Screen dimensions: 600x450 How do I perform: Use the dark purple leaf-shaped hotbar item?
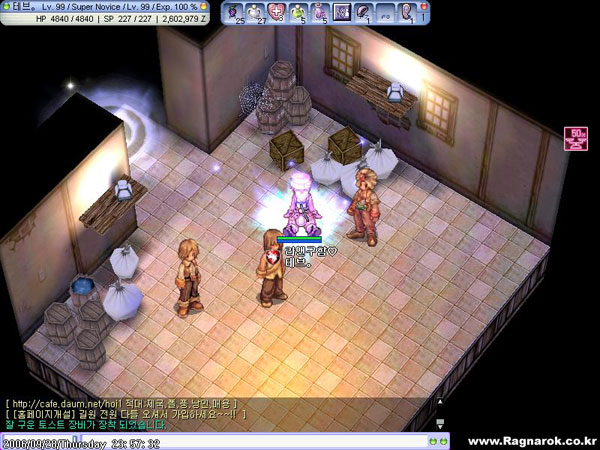pos(364,12)
